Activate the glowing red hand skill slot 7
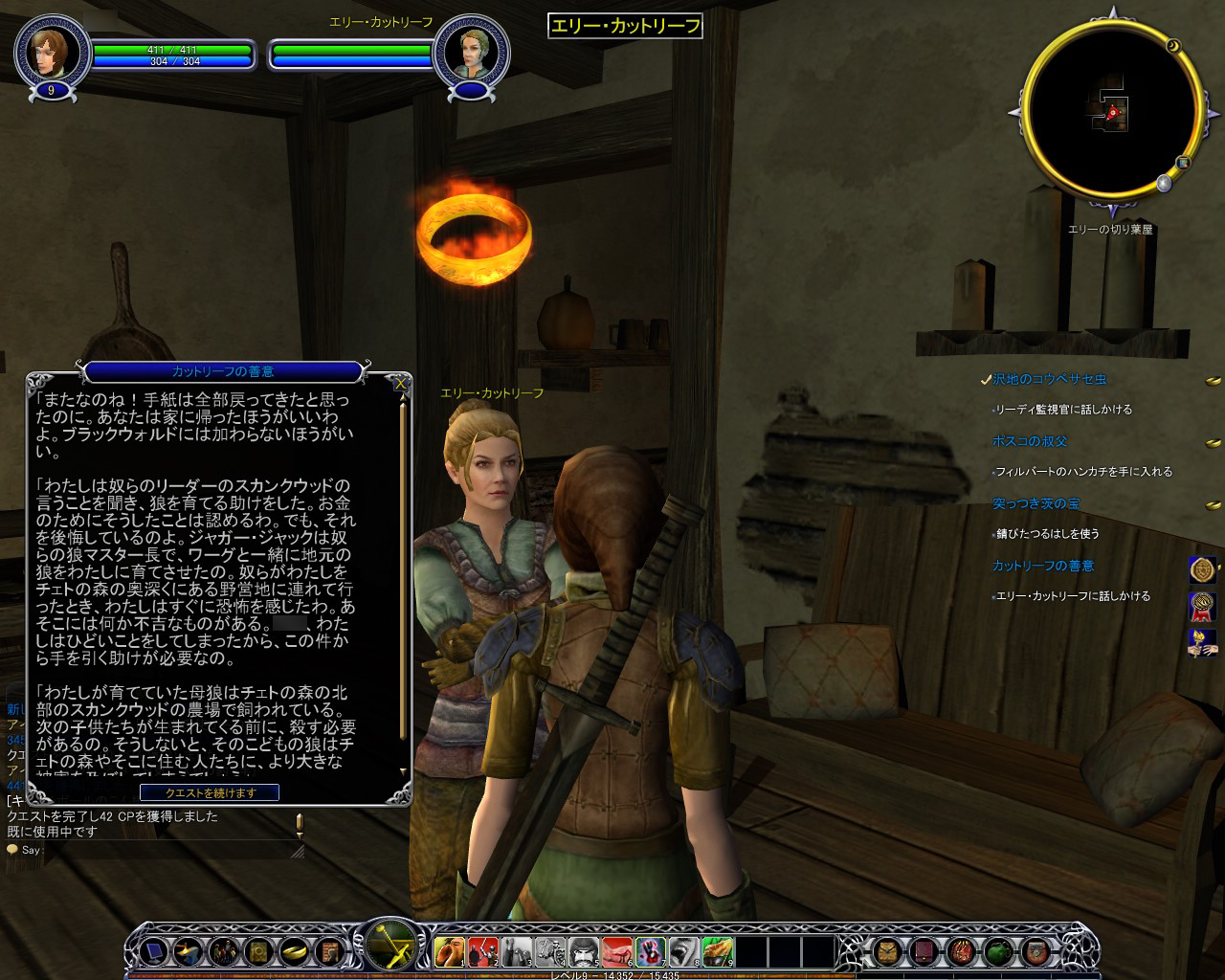Screen dimensions: 1225x980 (650, 951)
